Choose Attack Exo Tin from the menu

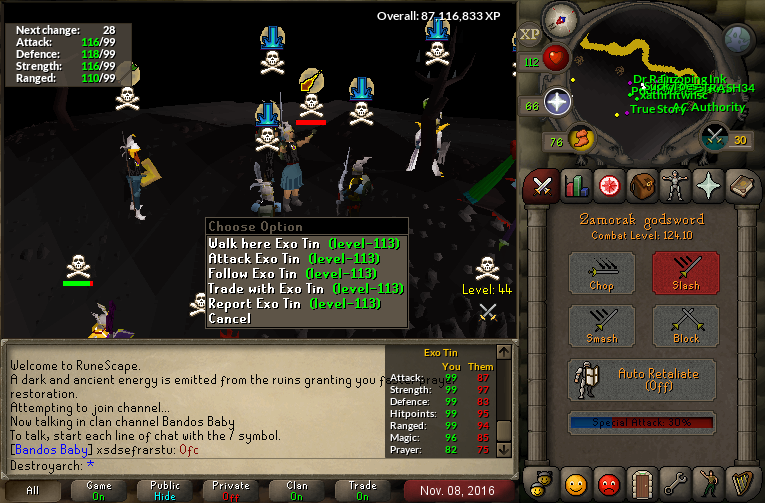(x=305, y=258)
